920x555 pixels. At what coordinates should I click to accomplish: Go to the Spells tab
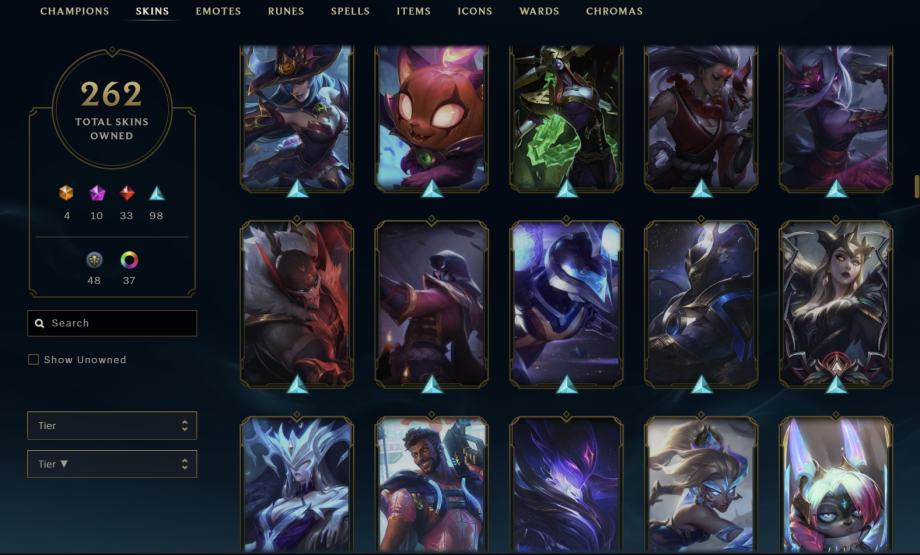coord(350,12)
